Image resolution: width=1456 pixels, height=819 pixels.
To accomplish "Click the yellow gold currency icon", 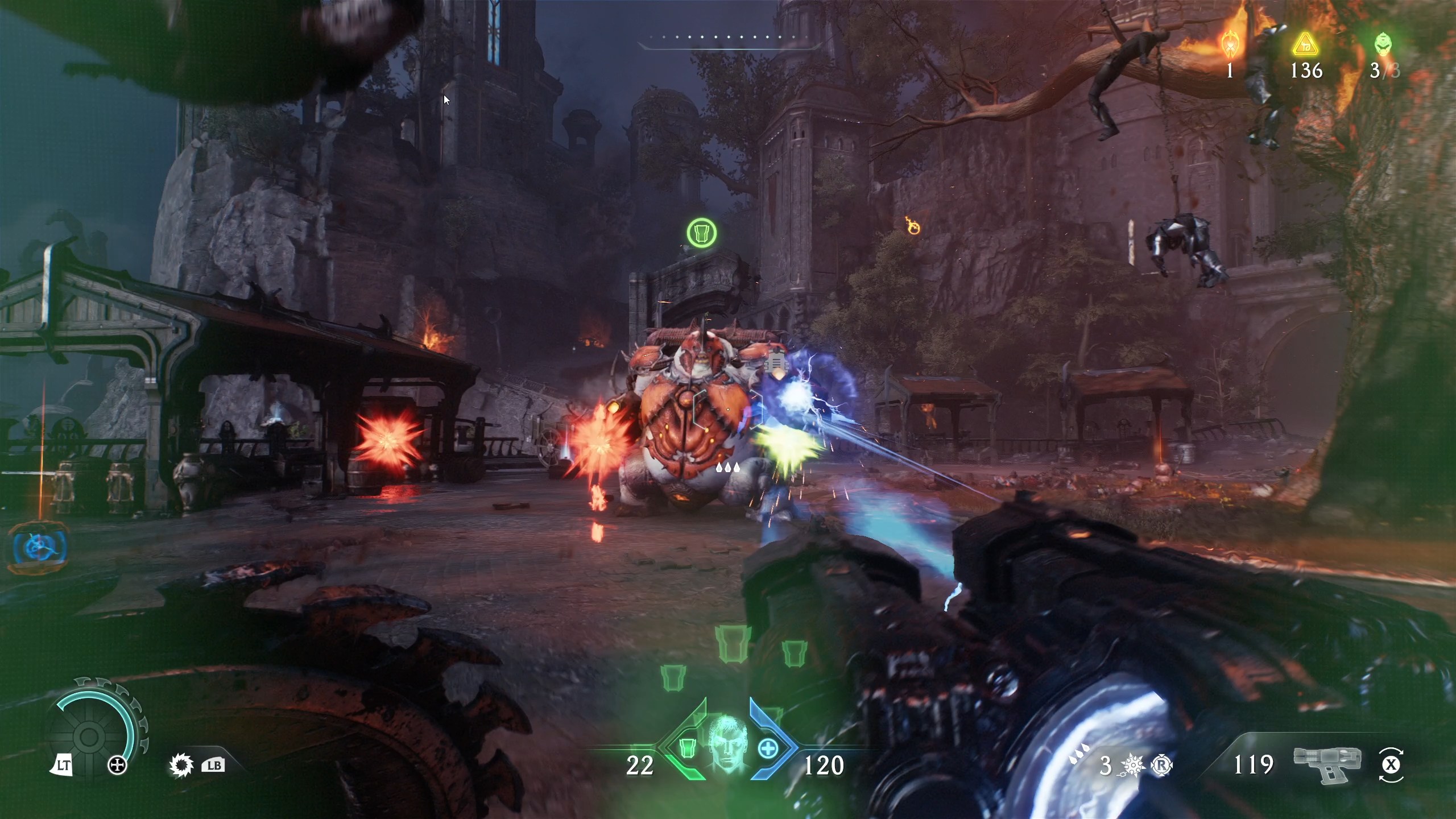I will pos(1305,44).
